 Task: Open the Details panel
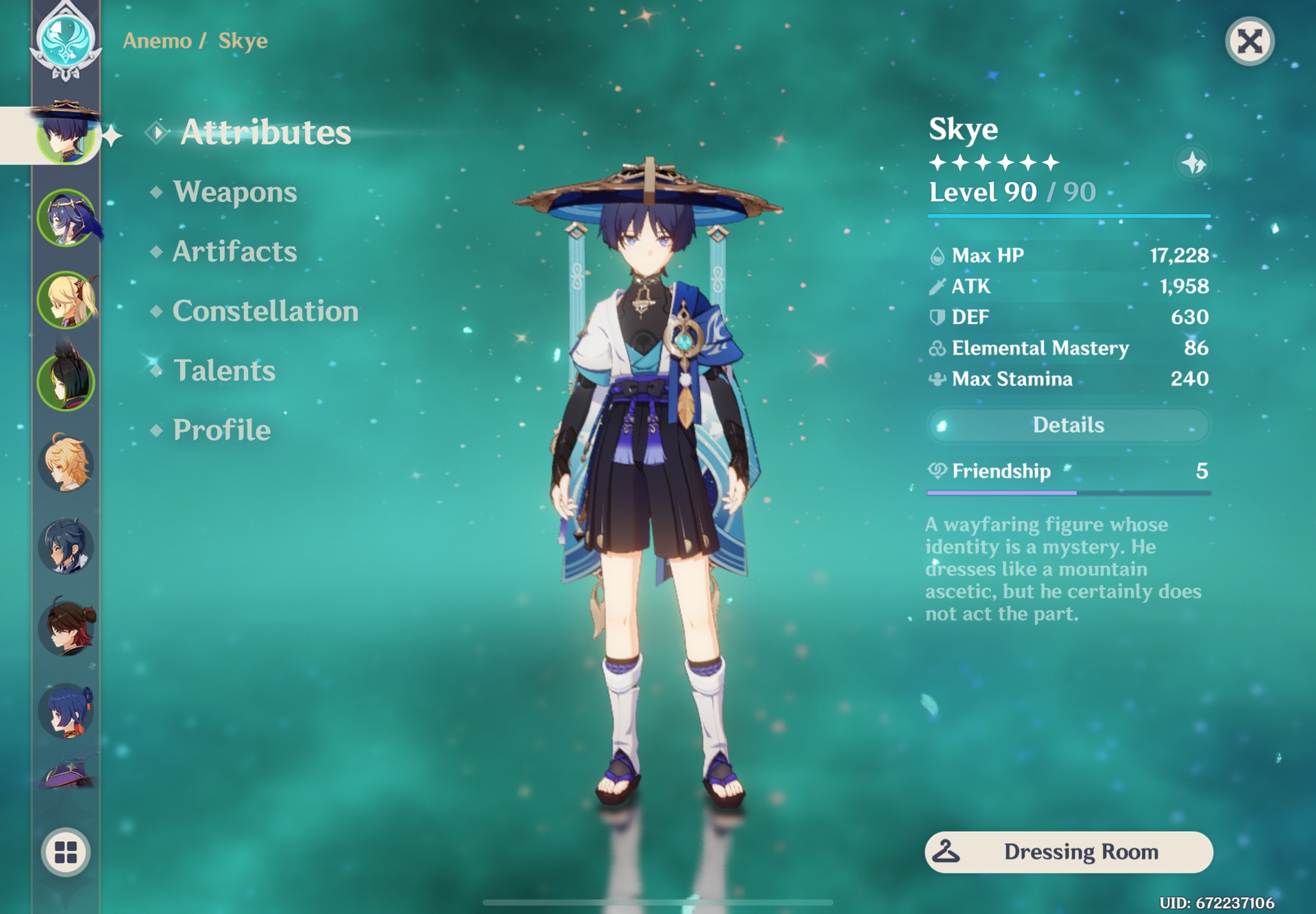coord(1068,425)
